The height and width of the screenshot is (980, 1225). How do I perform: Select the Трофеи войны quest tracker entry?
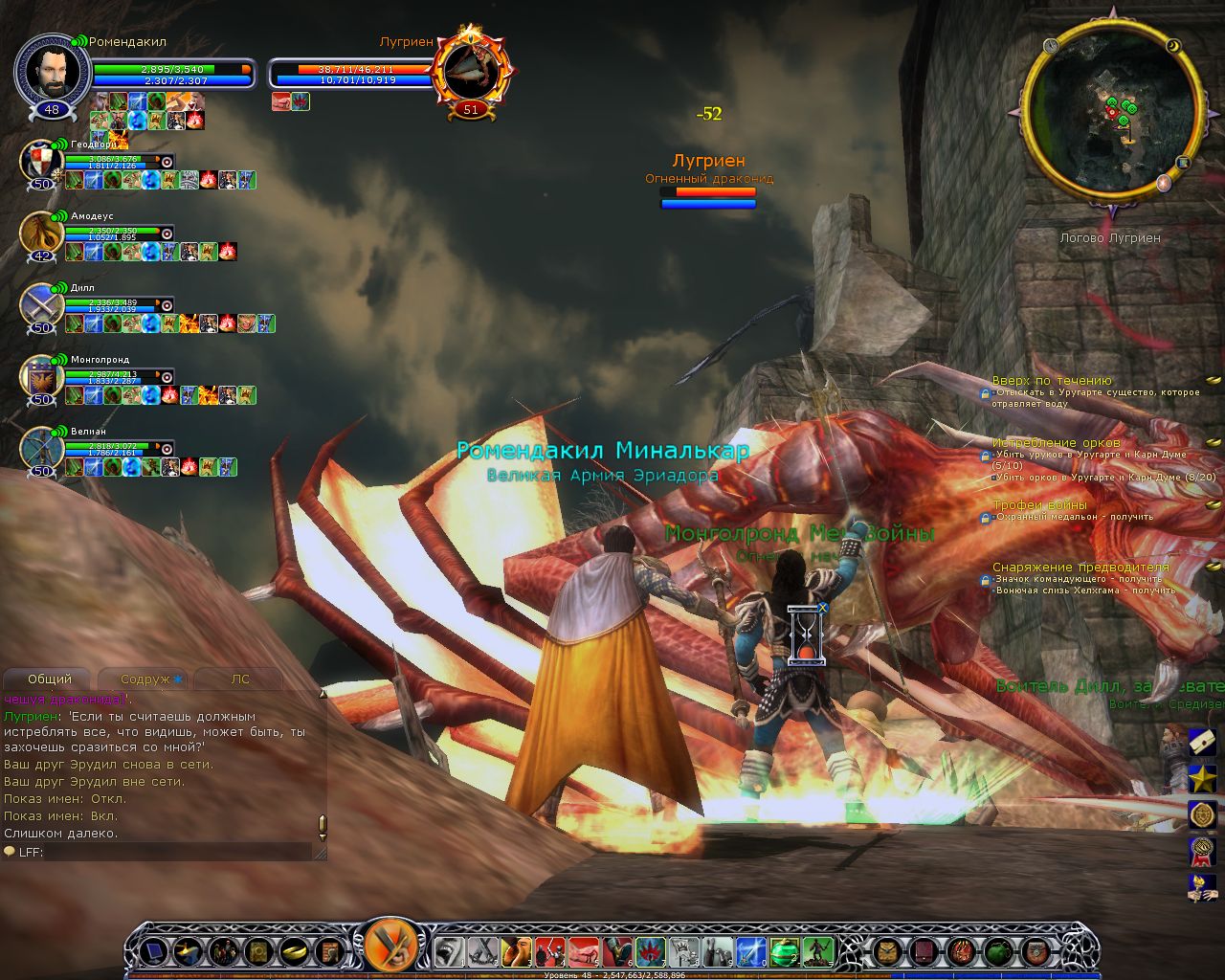tap(1039, 505)
